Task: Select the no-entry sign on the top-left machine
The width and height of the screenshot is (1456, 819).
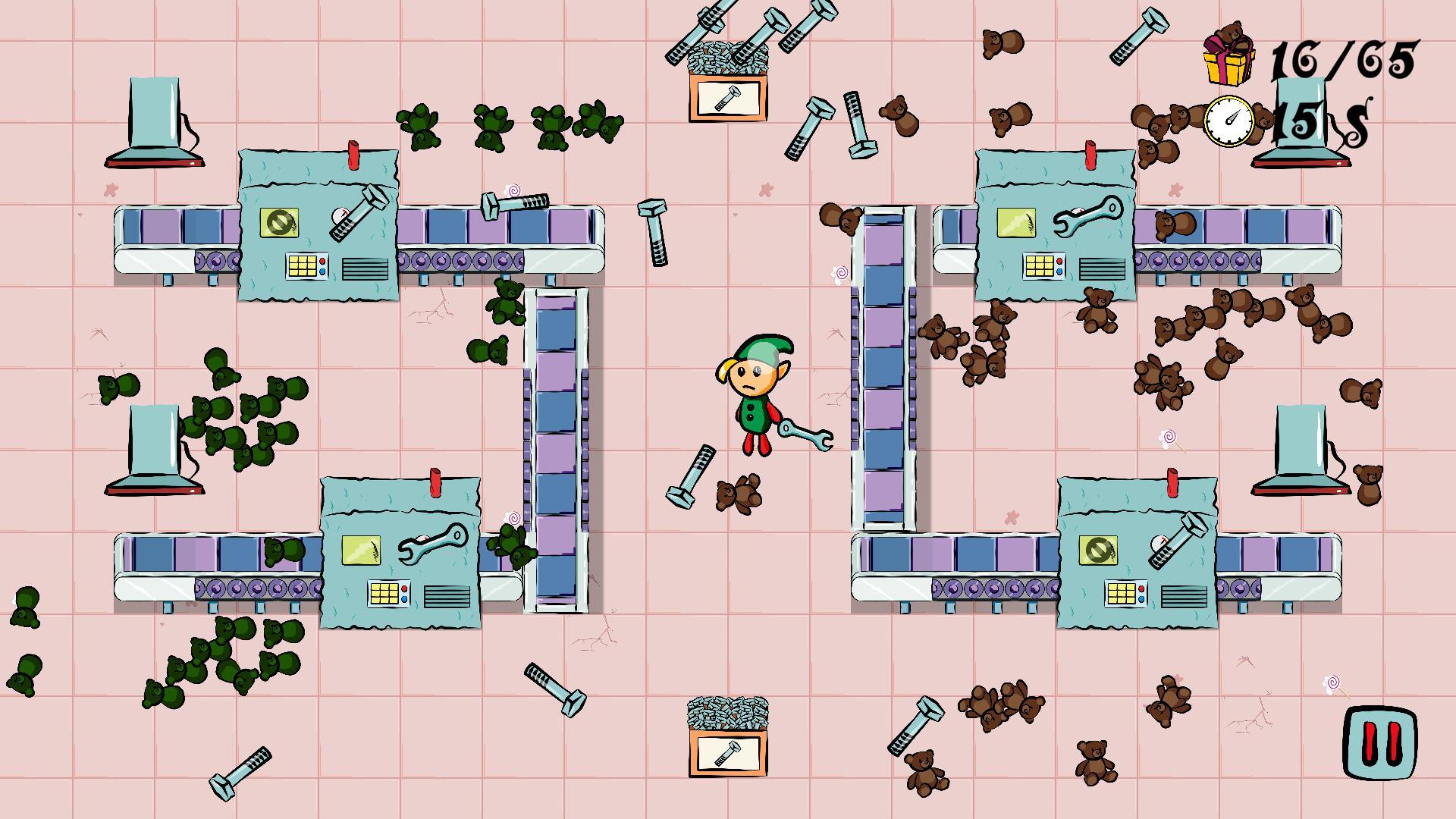Action: [279, 222]
